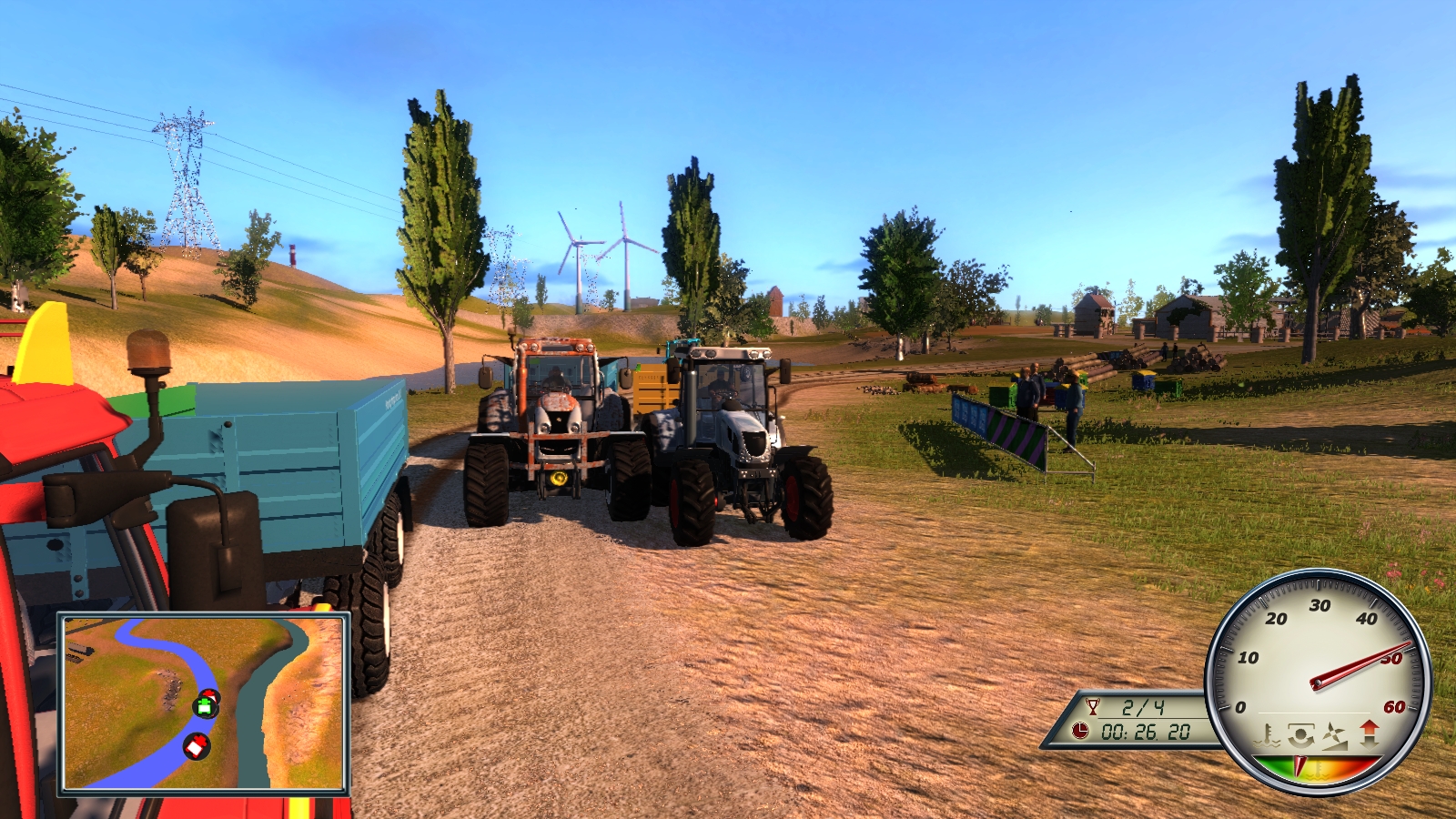Click the coolant temperature warning icon on the speedometer
1456x819 pixels.
pyautogui.click(x=1267, y=734)
